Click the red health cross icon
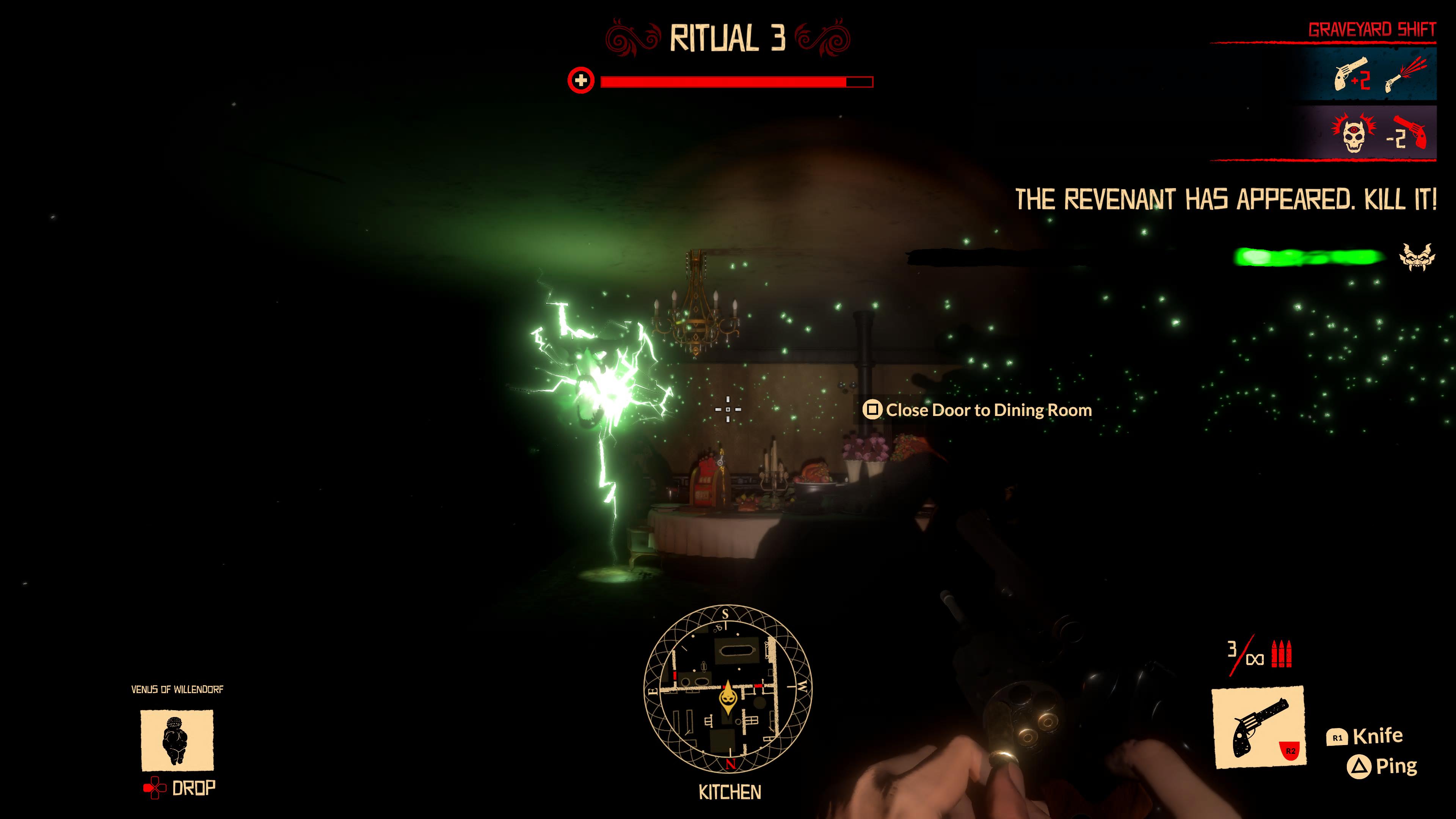Viewport: 1456px width, 819px height. click(x=581, y=81)
